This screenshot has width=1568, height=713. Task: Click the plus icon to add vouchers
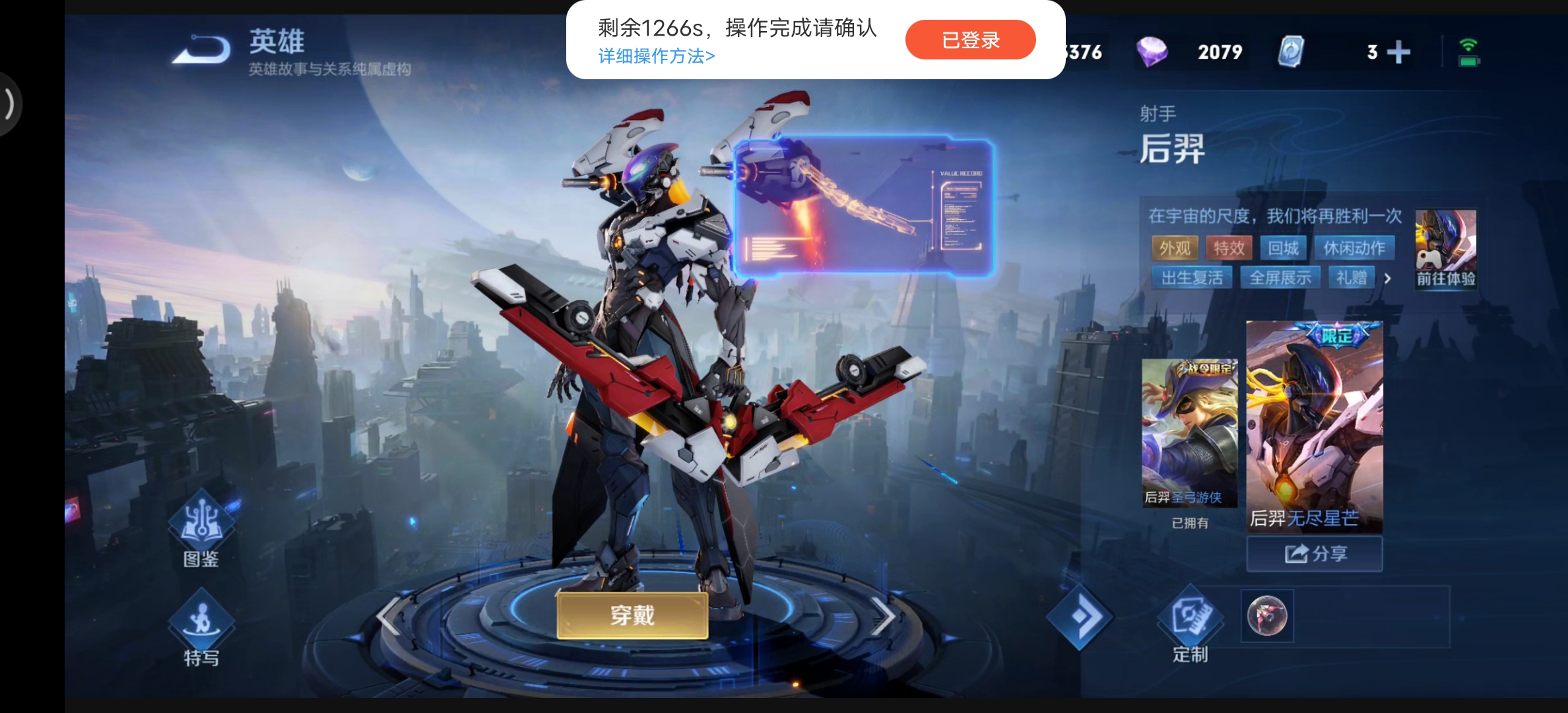pyautogui.click(x=1399, y=51)
